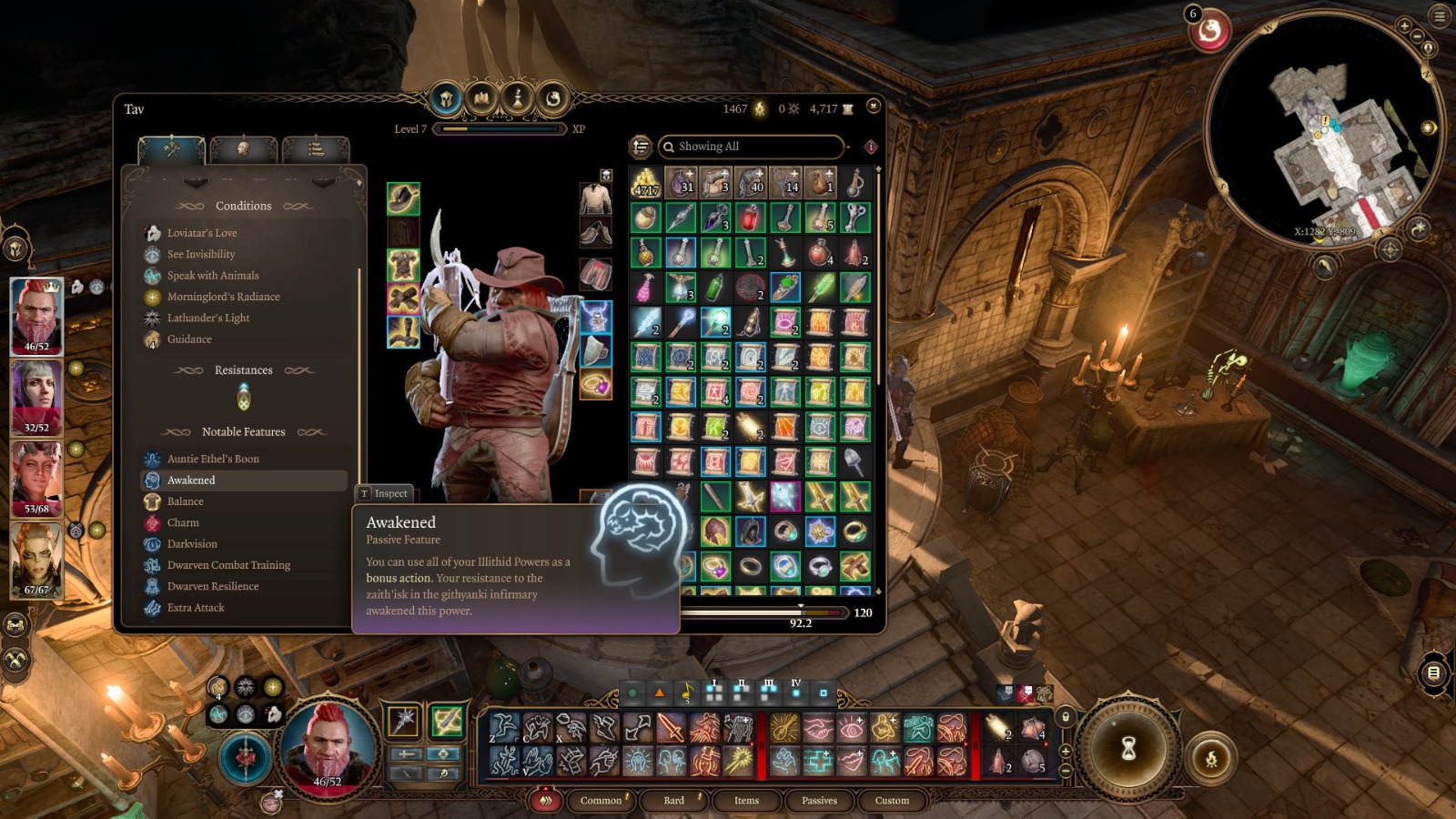This screenshot has width=1456, height=819.
Task: Open the Showing All filter dropdown
Action: (750, 147)
